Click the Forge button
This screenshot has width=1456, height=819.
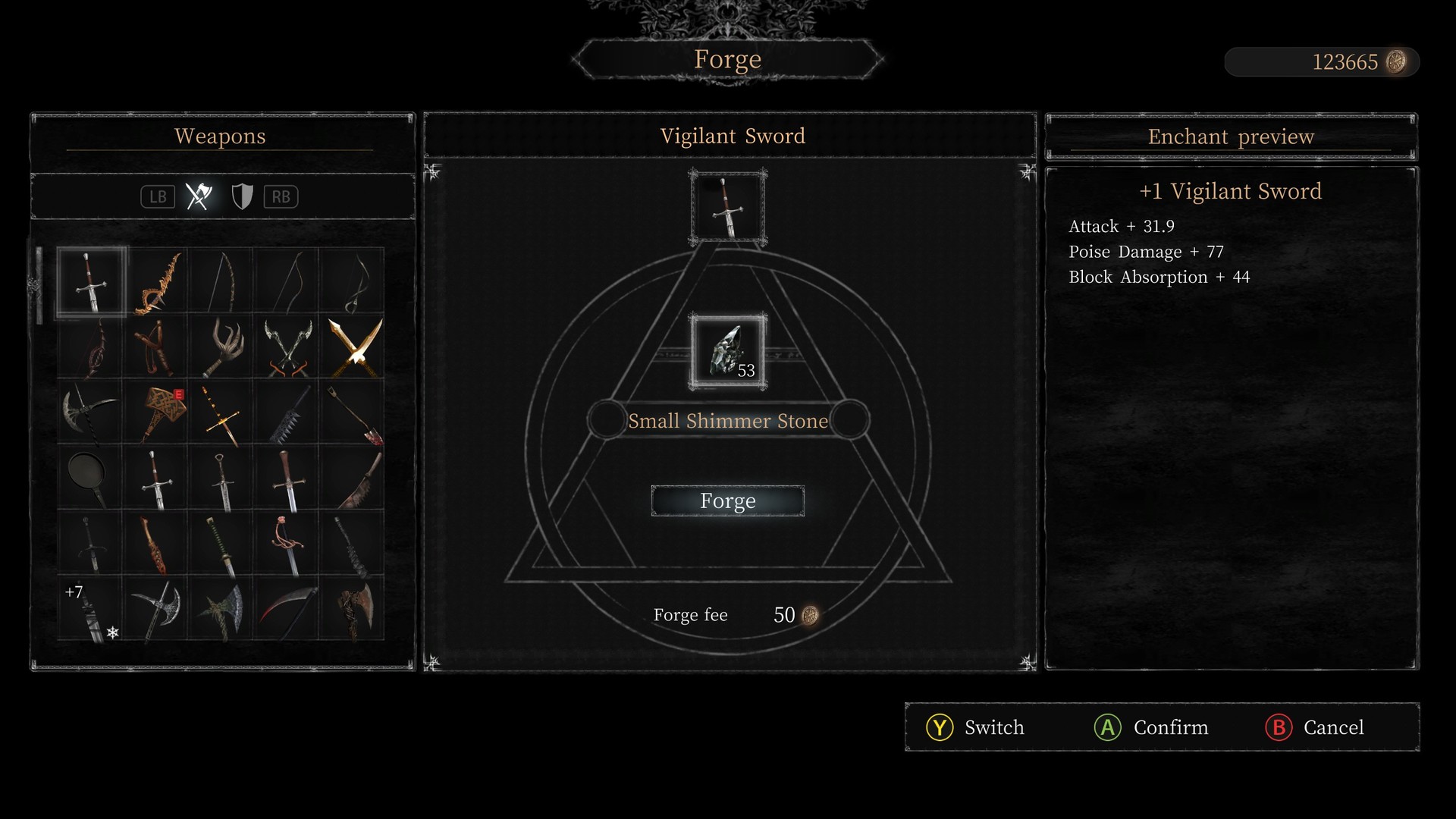pos(727,500)
